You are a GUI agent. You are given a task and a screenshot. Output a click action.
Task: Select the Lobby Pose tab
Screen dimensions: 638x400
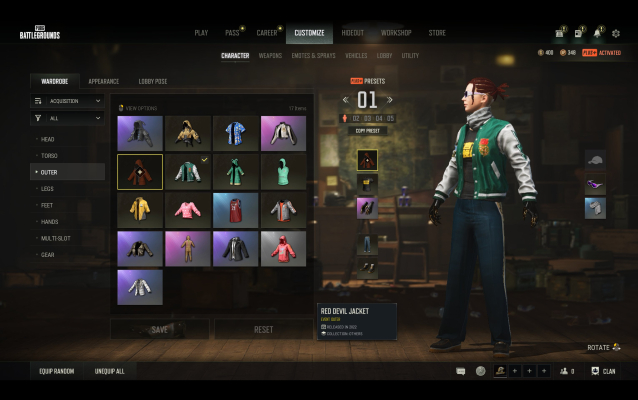pyautogui.click(x=154, y=81)
